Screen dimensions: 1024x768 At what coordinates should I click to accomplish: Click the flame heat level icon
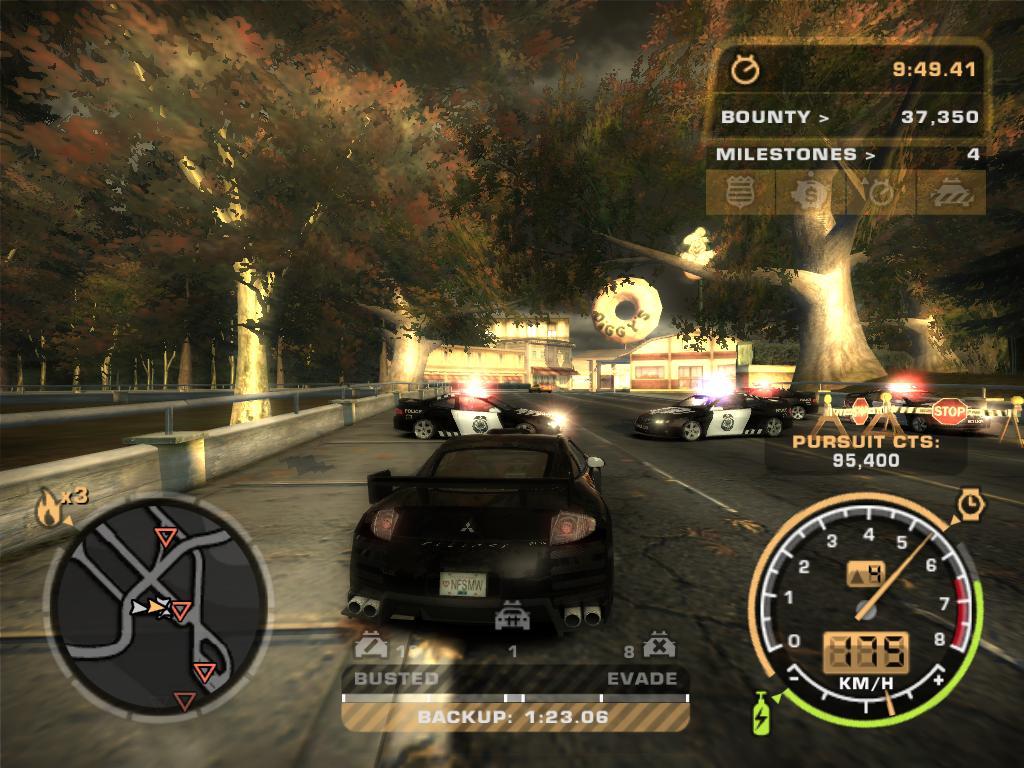(x=47, y=508)
